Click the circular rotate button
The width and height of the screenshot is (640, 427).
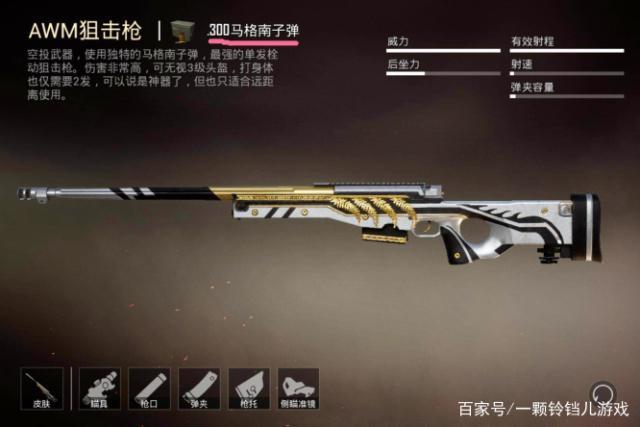602,393
